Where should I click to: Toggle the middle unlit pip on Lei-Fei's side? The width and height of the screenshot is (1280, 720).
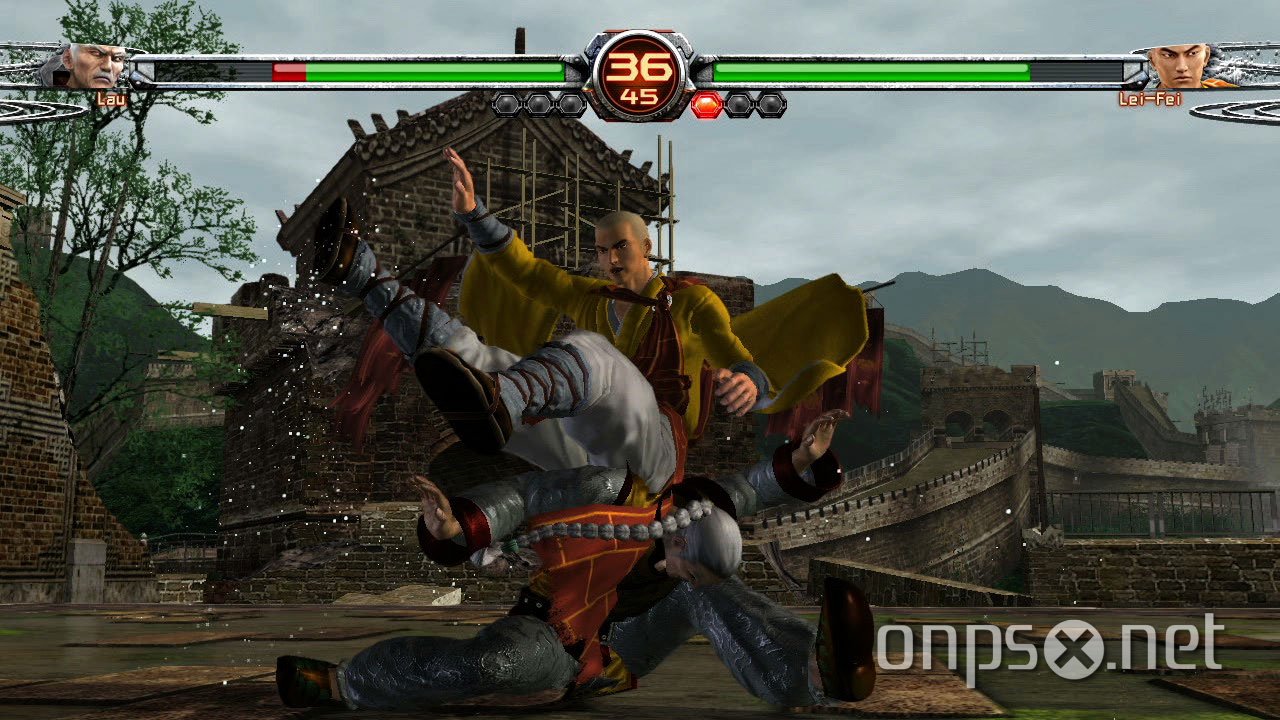click(738, 104)
